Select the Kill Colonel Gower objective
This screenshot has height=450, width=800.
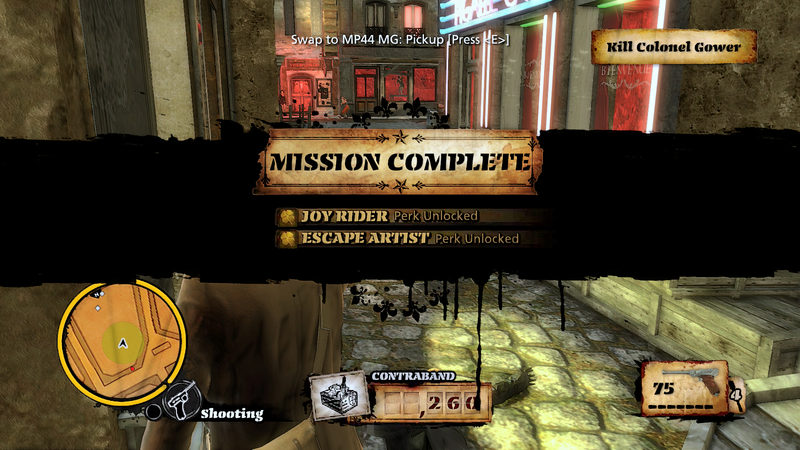click(672, 47)
